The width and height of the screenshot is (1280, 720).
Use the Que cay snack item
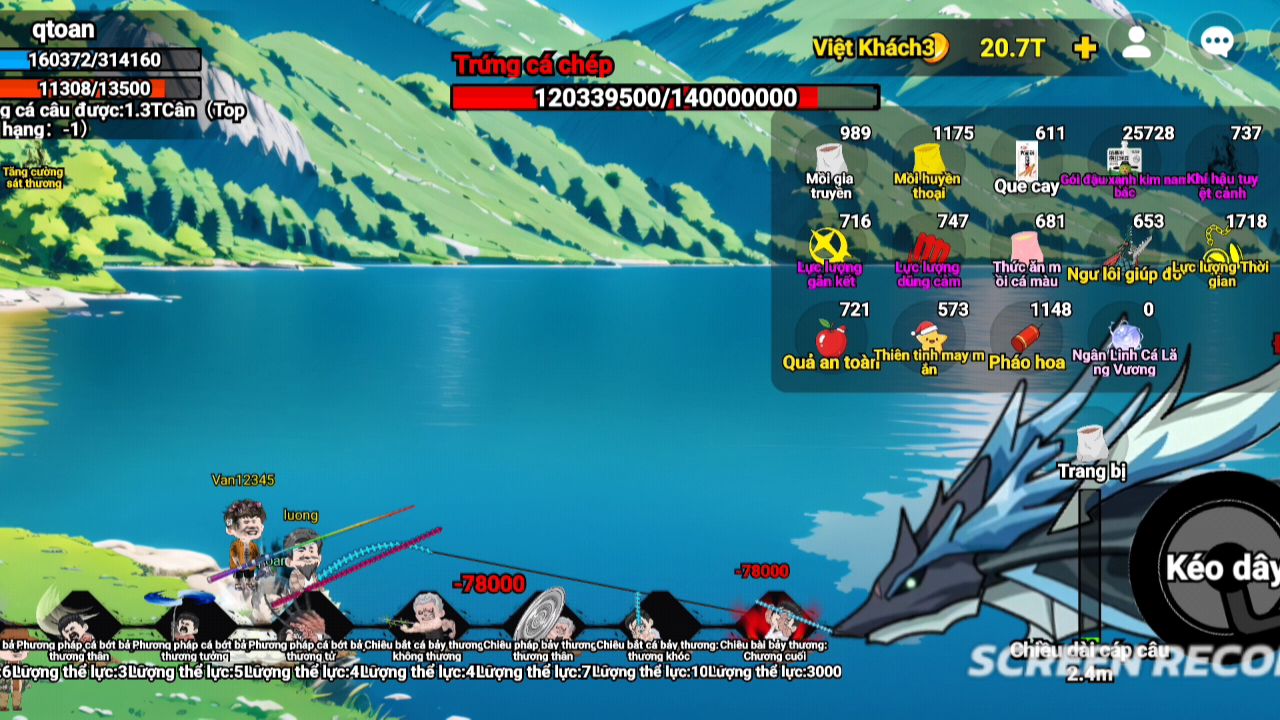(x=1026, y=162)
